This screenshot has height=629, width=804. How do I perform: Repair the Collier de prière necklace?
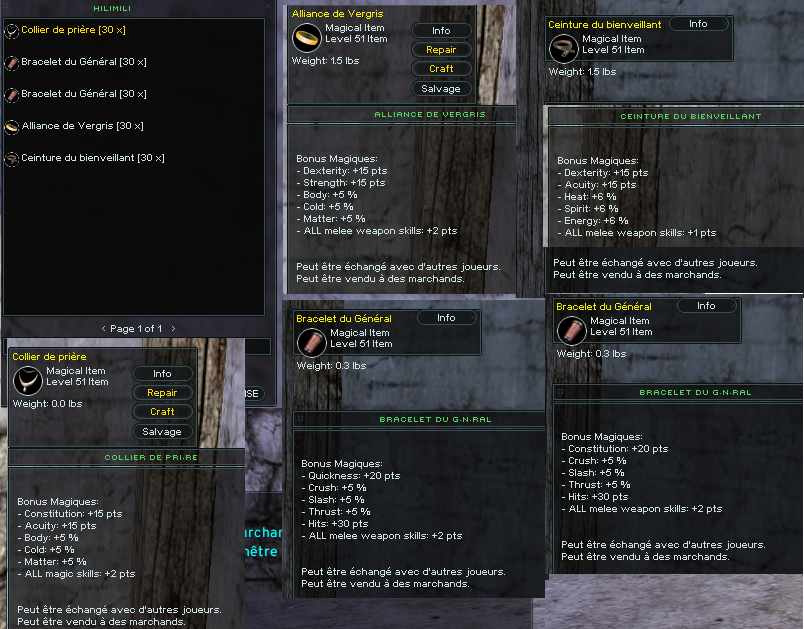coord(162,393)
